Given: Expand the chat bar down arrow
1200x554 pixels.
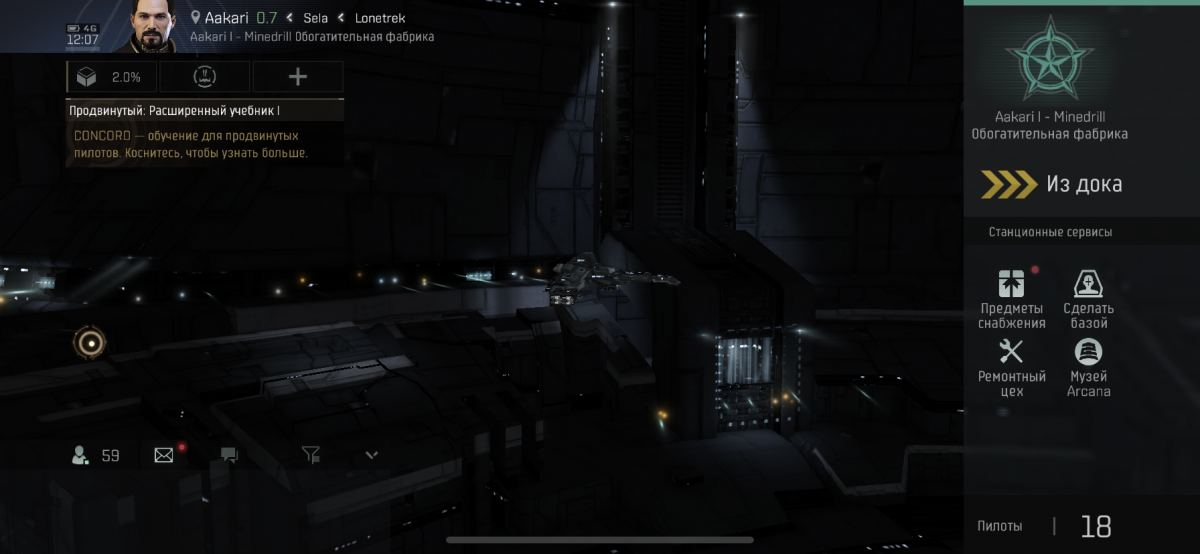Looking at the screenshot, I should 372,455.
